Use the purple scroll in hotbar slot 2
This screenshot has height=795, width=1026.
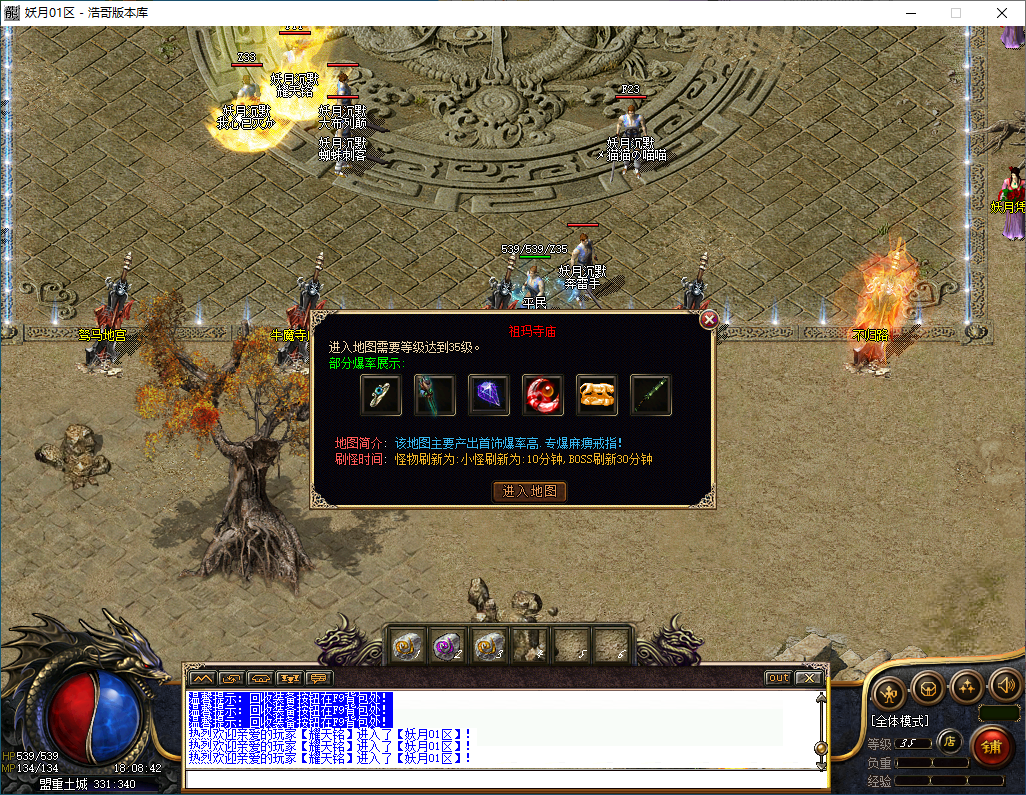point(447,646)
